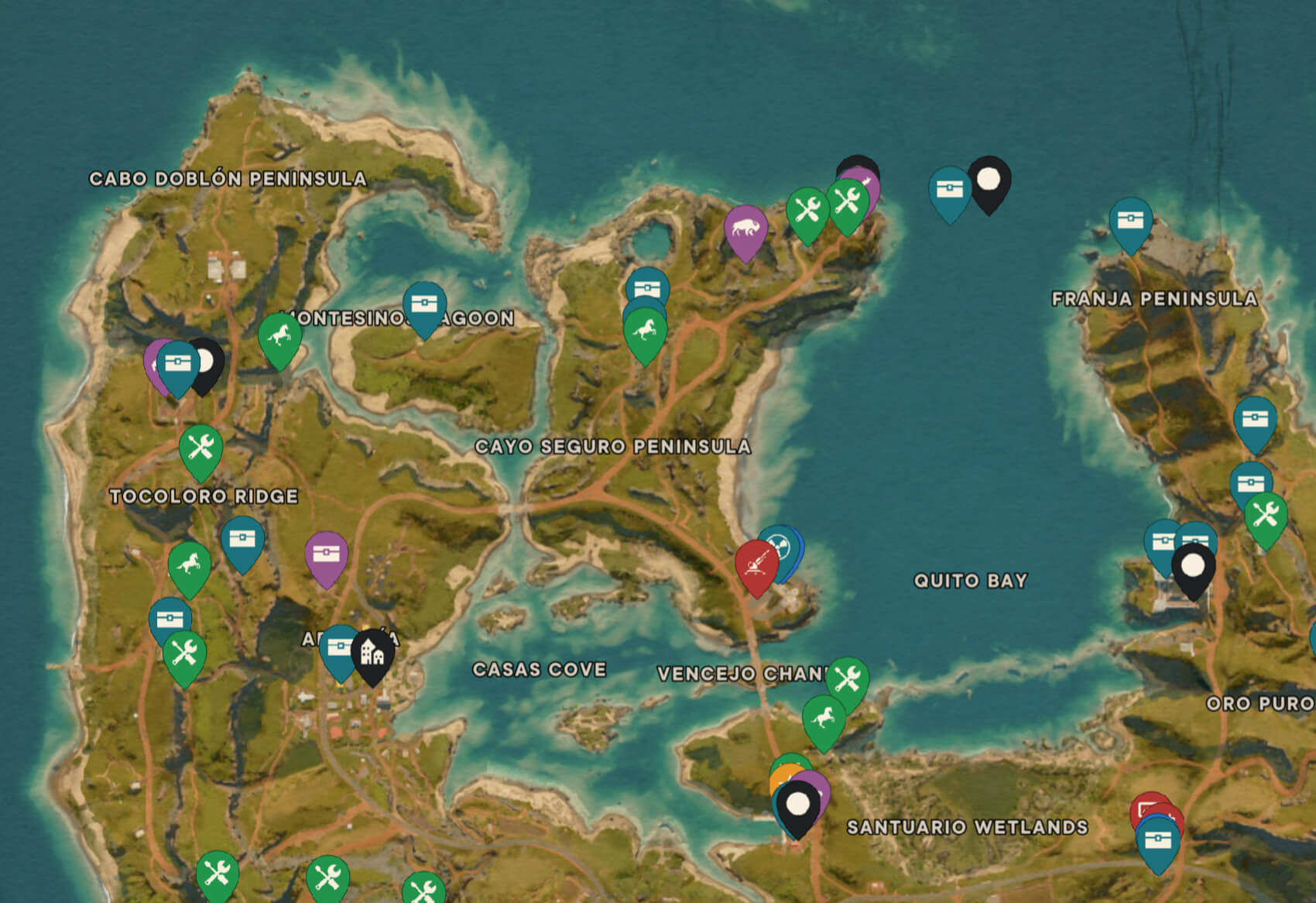Click the CABO DOBLÓN PENINSULA map label
Image resolution: width=1316 pixels, height=903 pixels.
click(x=228, y=178)
